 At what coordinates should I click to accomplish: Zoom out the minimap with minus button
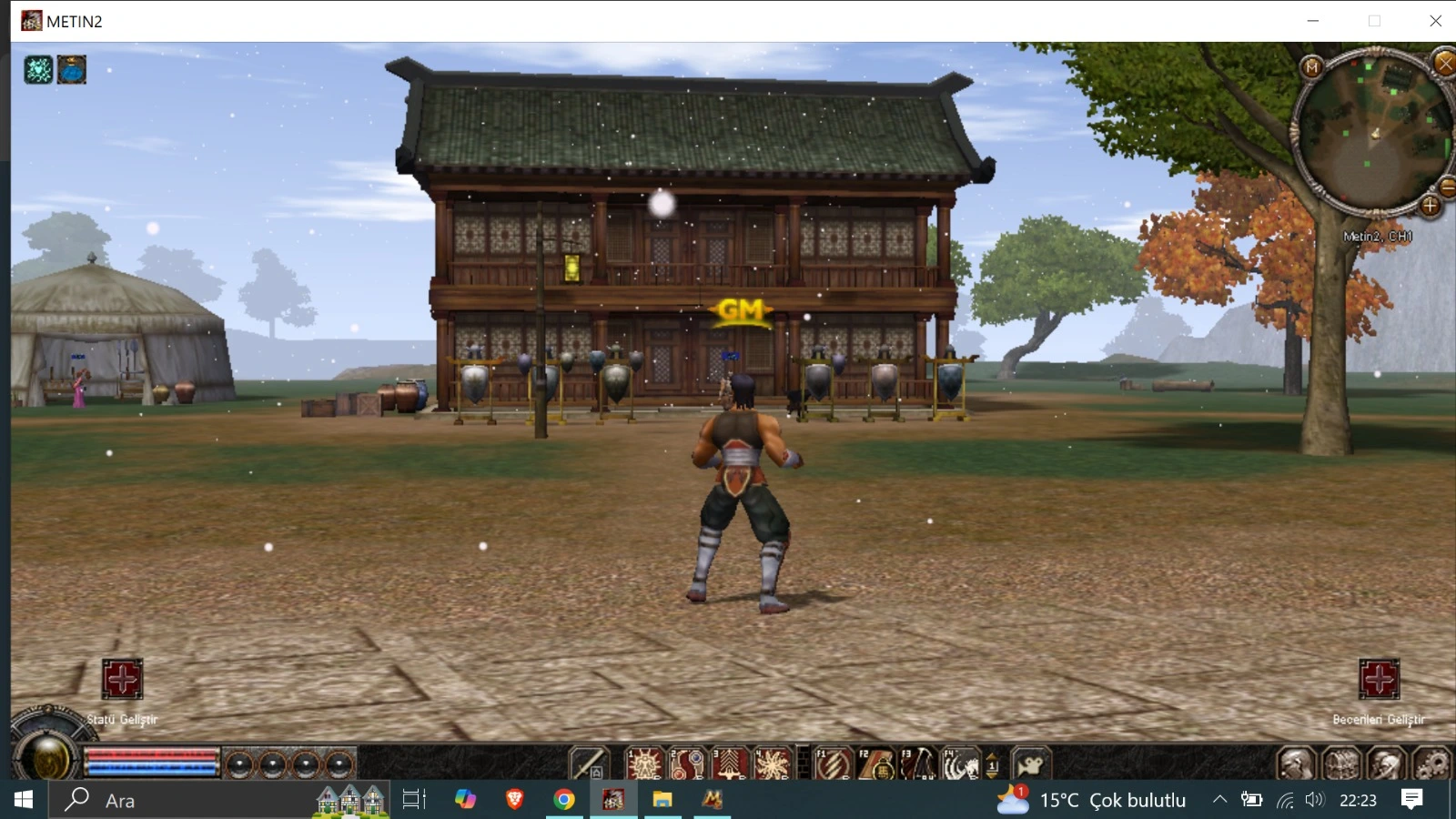[1447, 187]
